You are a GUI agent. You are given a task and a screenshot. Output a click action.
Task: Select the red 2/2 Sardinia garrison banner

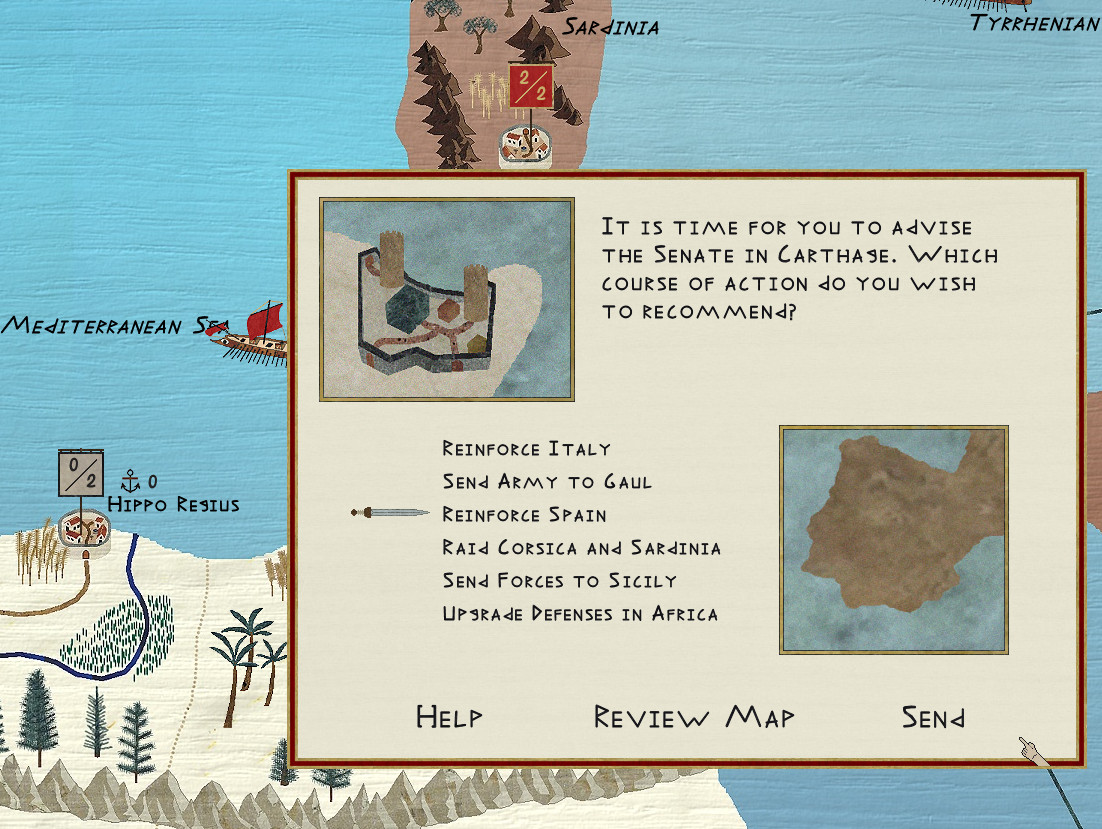point(530,86)
